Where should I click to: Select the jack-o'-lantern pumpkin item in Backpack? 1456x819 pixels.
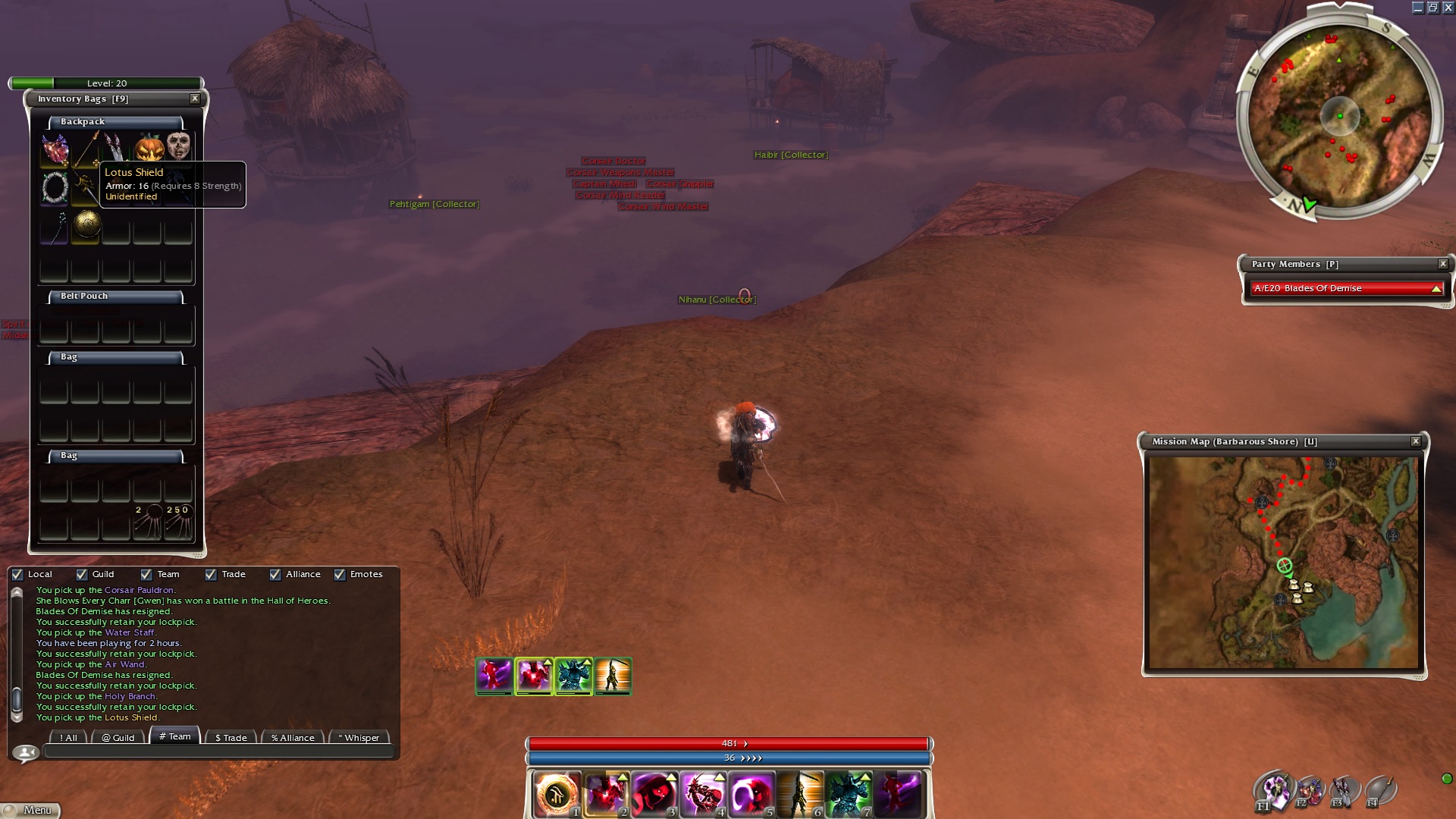(149, 146)
